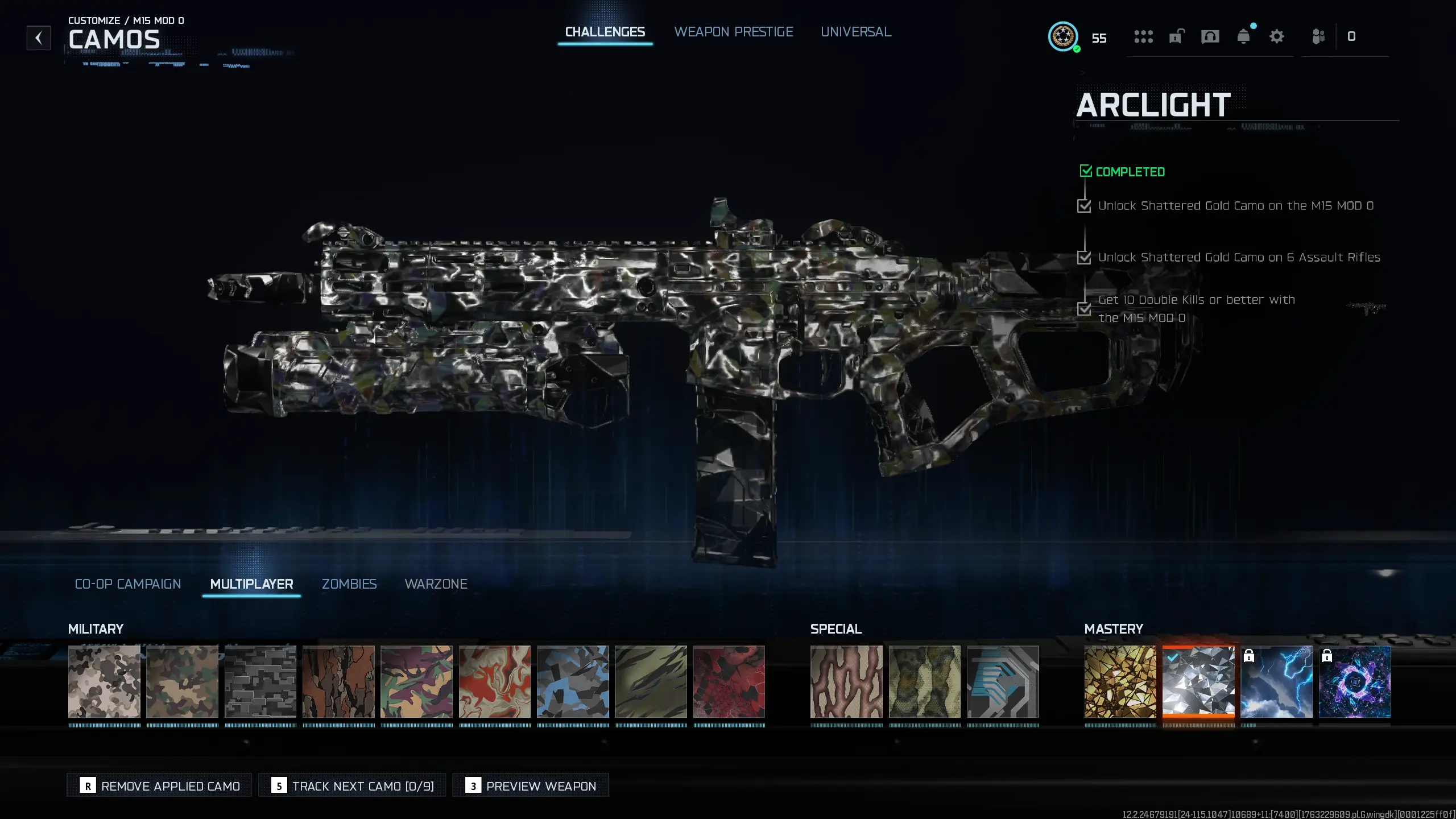Image resolution: width=1456 pixels, height=819 pixels.
Task: Click the locked lightning storm mastery camo
Action: pyautogui.click(x=1277, y=681)
